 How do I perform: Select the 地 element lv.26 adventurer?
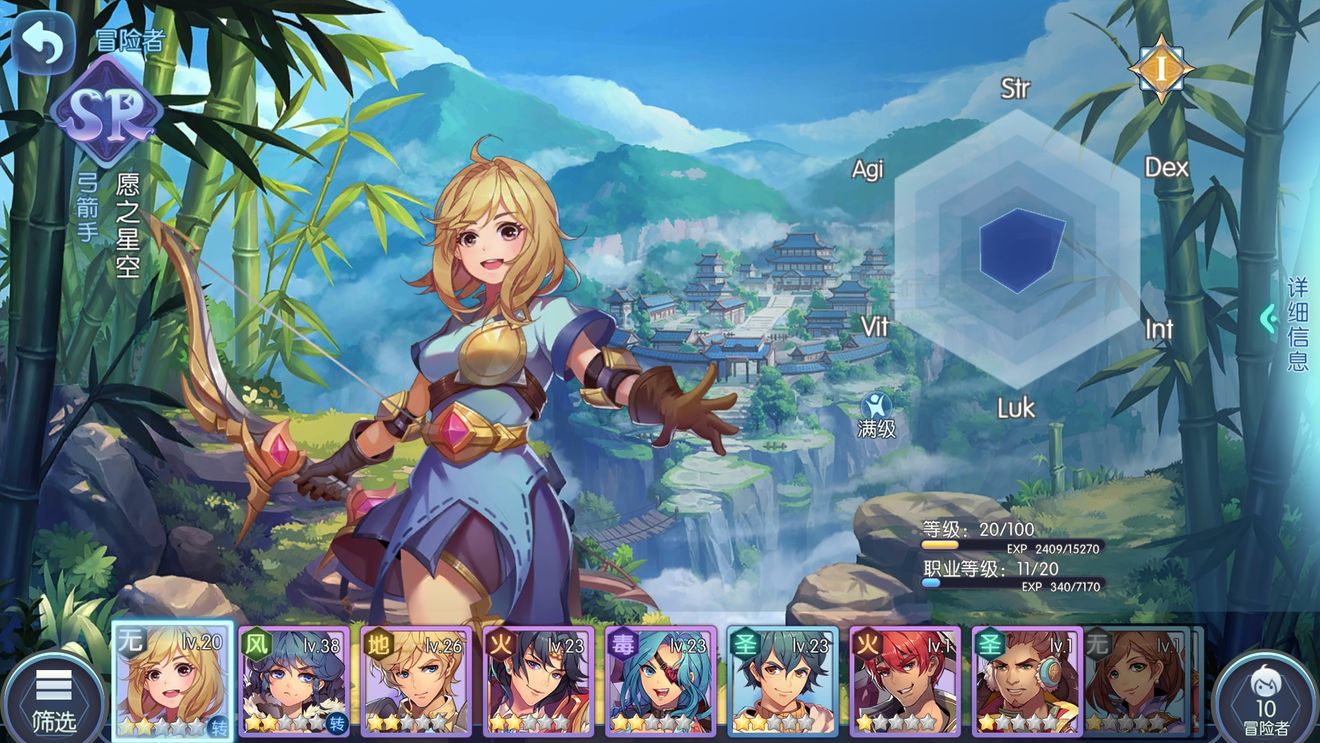416,681
